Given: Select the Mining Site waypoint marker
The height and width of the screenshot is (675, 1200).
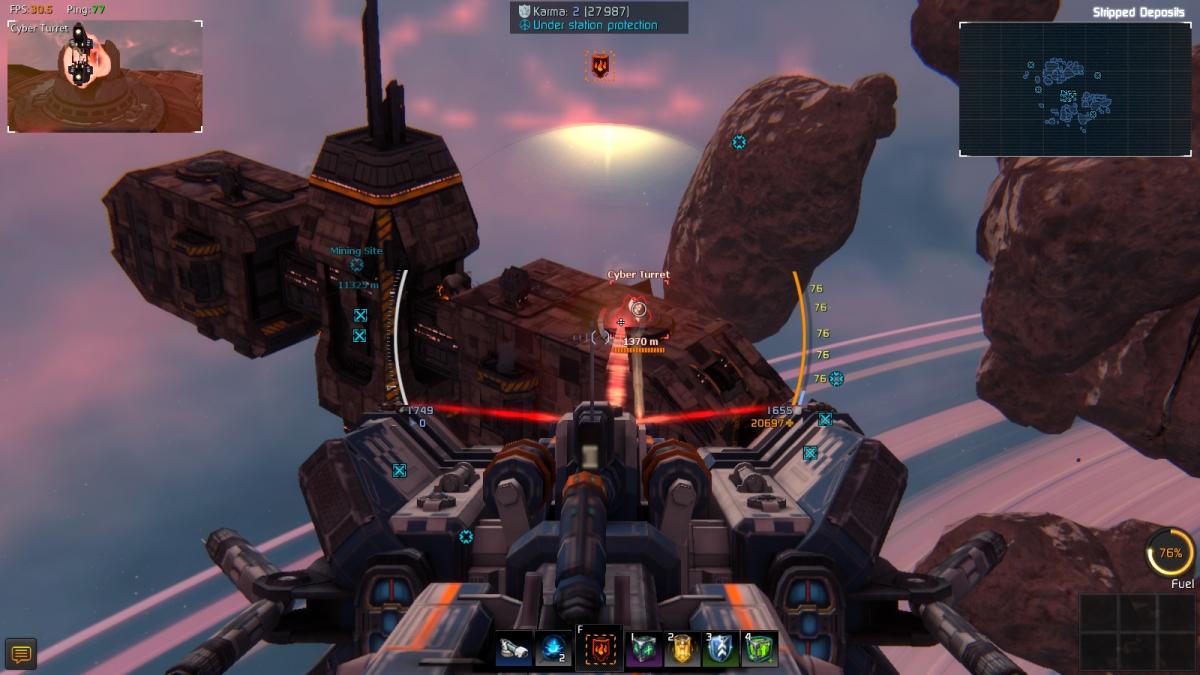Looking at the screenshot, I should coord(357,266).
